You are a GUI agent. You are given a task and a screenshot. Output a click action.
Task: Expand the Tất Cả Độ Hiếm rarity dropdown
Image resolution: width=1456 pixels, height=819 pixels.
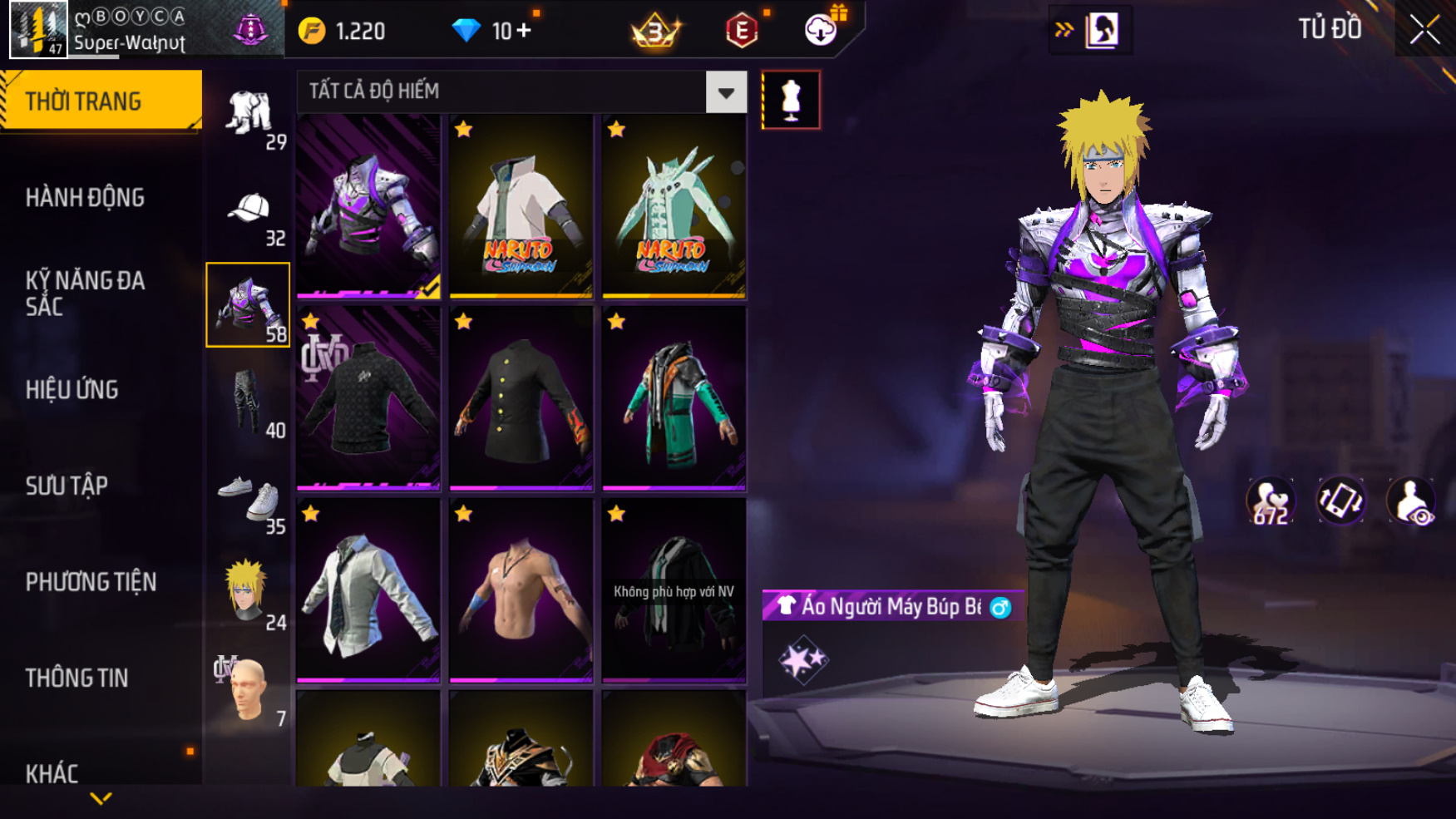tap(726, 92)
